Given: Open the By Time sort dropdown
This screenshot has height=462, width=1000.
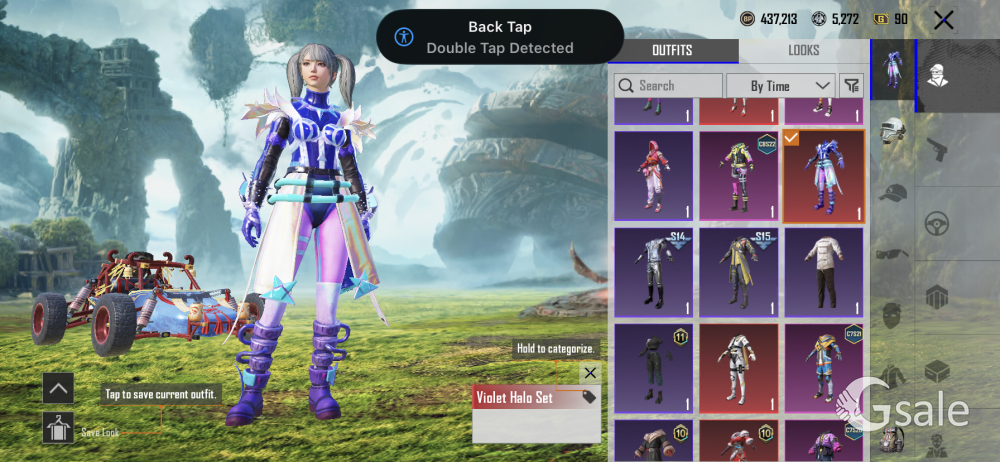Looking at the screenshot, I should pos(780,86).
